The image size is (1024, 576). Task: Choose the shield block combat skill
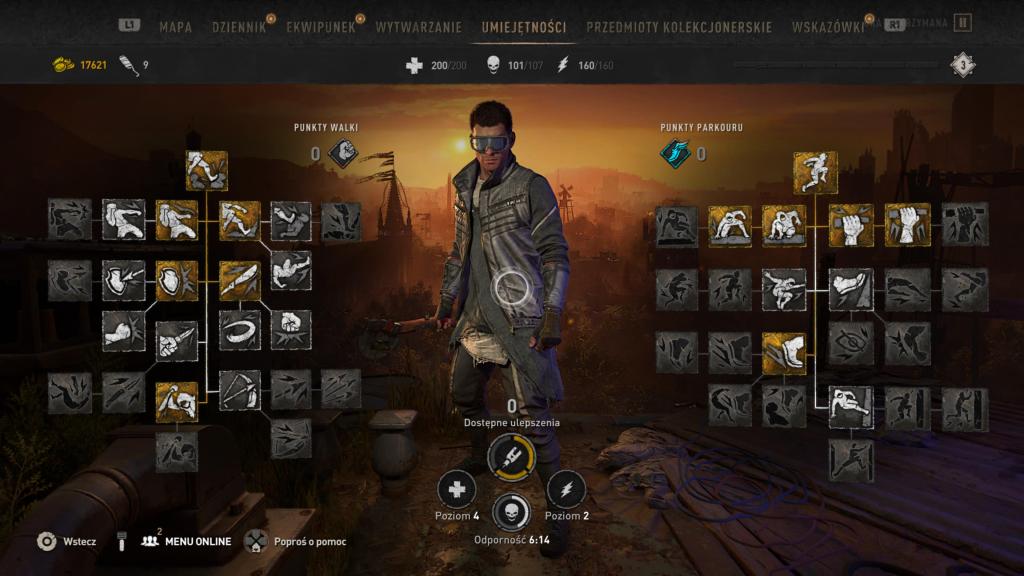pyautogui.click(x=177, y=281)
